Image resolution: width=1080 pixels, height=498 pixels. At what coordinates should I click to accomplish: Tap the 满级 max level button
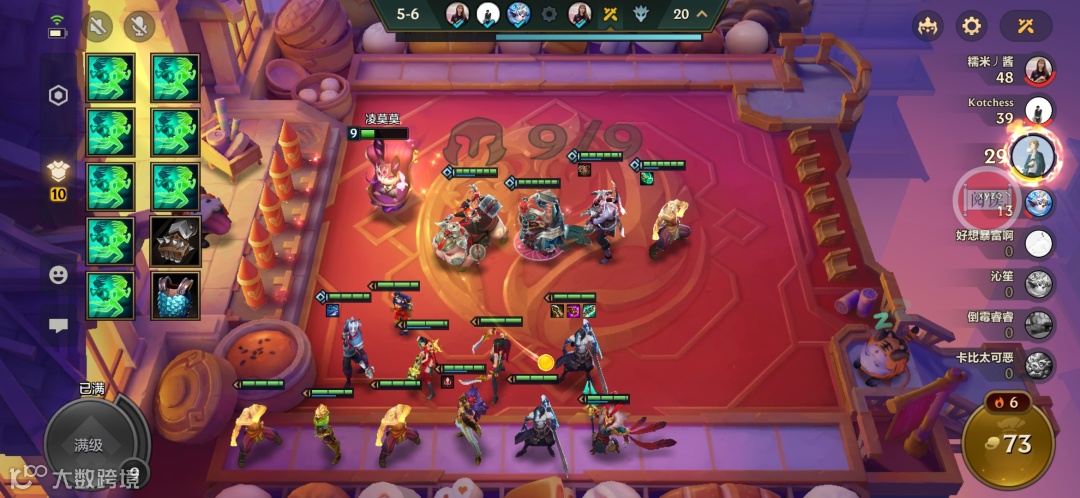pyautogui.click(x=90, y=443)
